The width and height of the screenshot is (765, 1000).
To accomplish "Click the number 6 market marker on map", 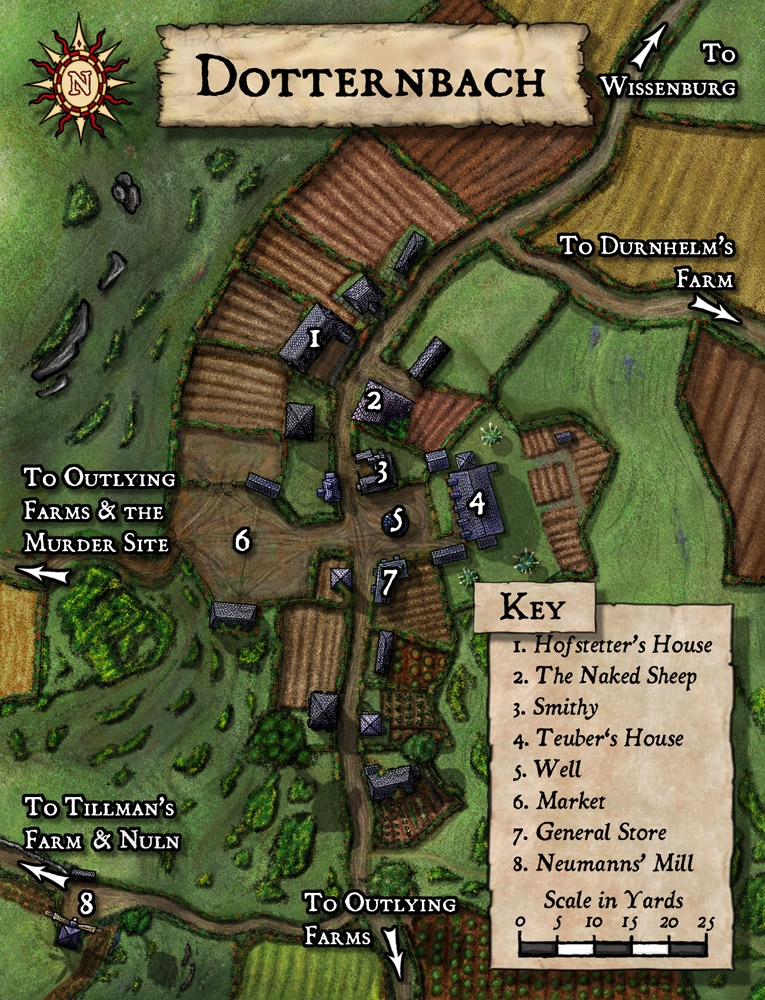I will (242, 541).
